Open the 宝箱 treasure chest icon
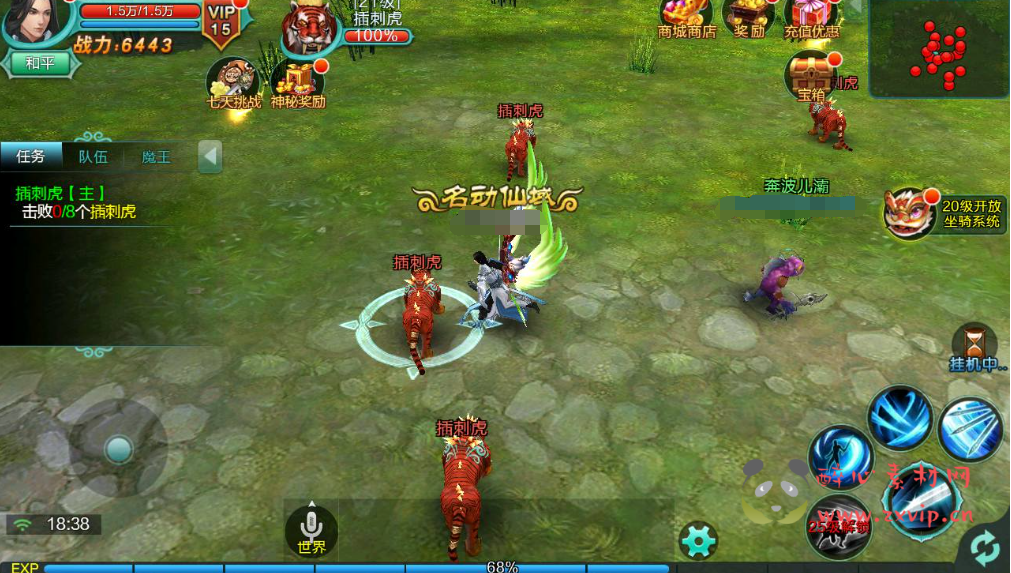Viewport: 1011px width, 573px height. pyautogui.click(x=810, y=76)
